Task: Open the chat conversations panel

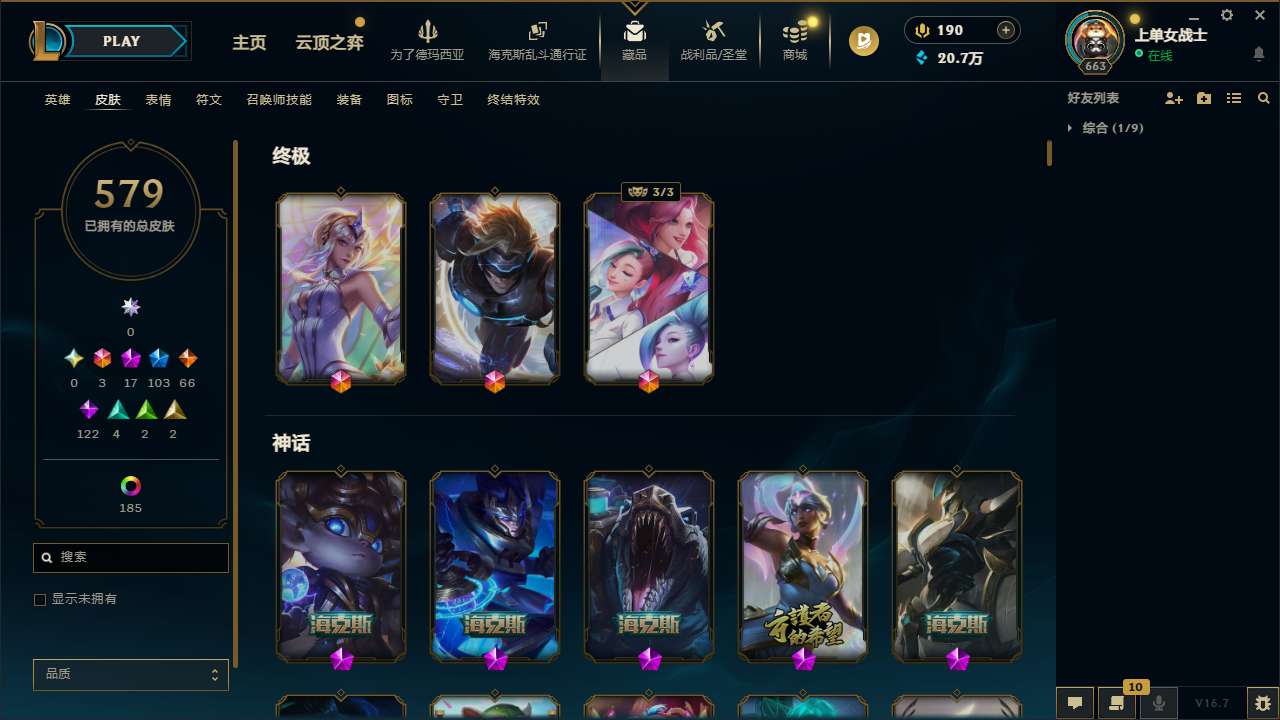Action: (1073, 703)
